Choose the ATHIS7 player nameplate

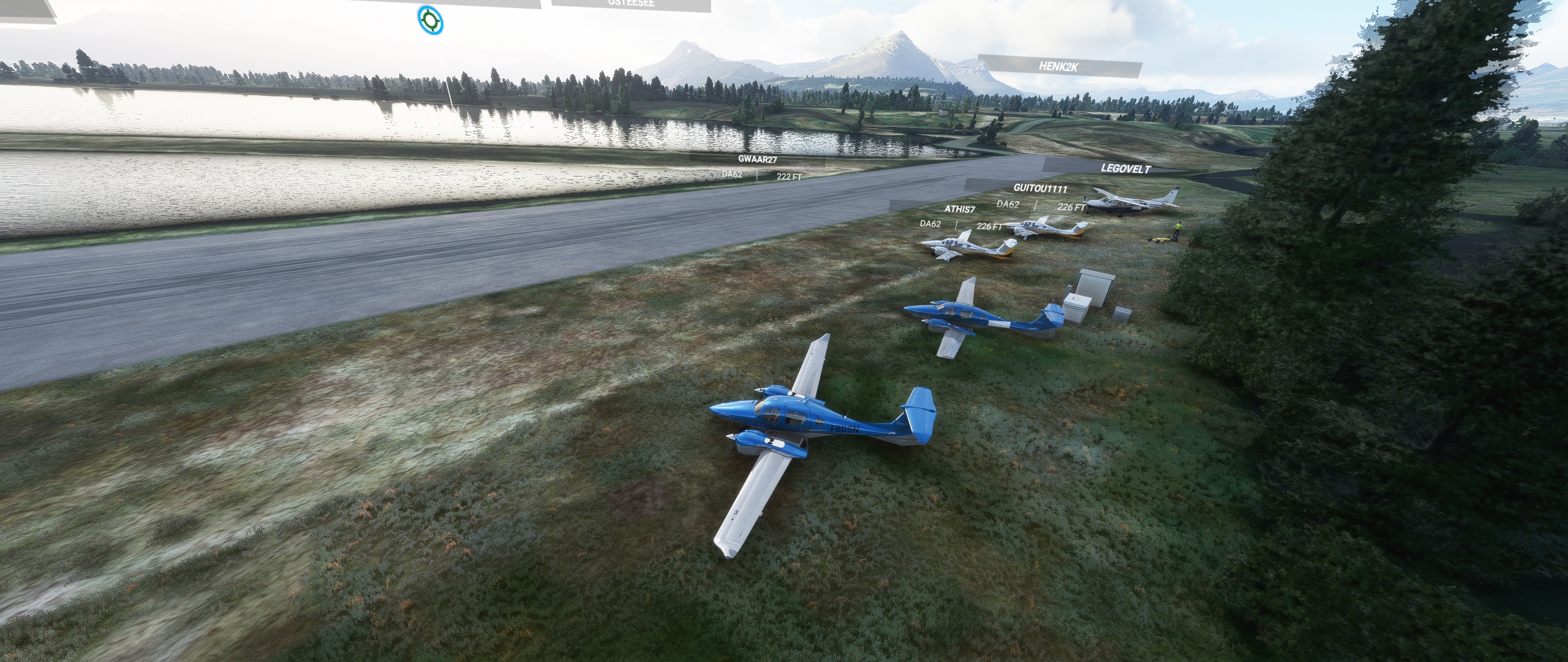click(959, 209)
